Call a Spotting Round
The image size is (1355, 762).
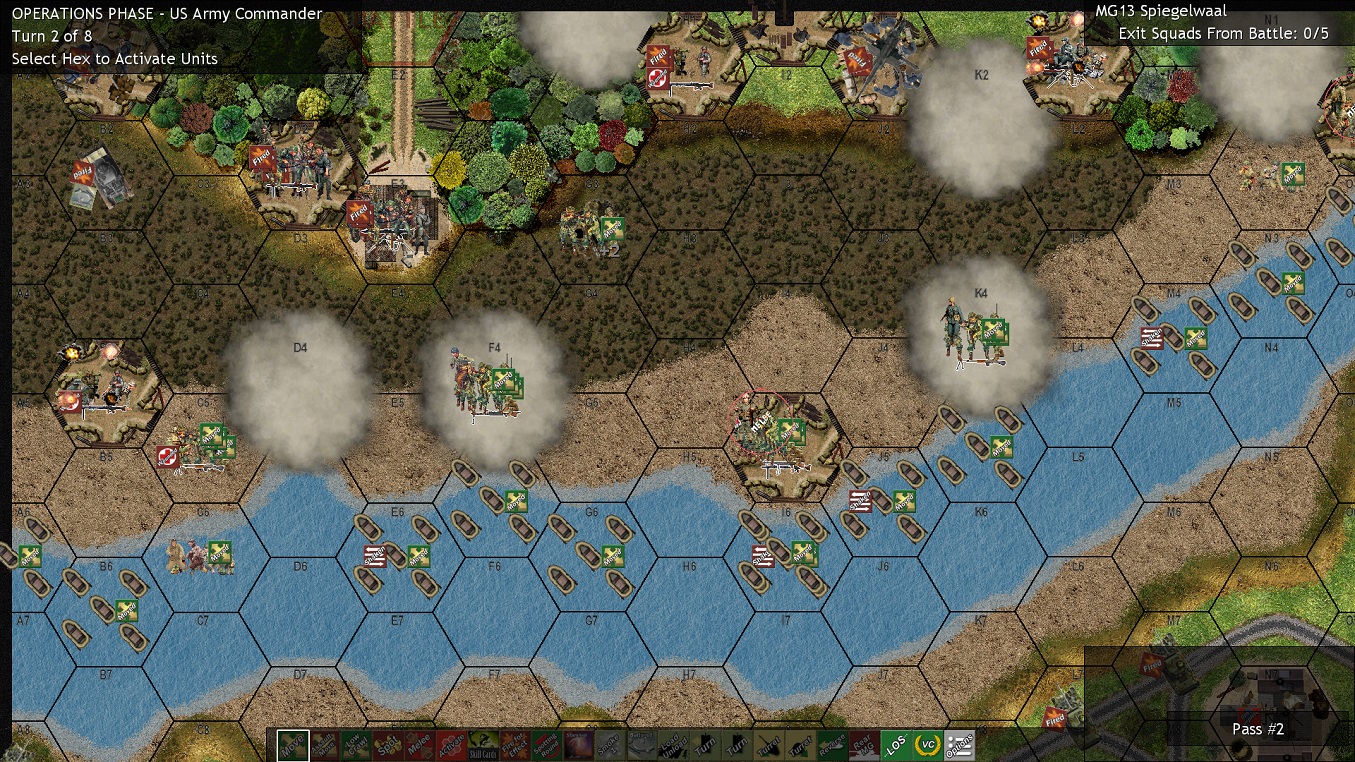pos(545,745)
